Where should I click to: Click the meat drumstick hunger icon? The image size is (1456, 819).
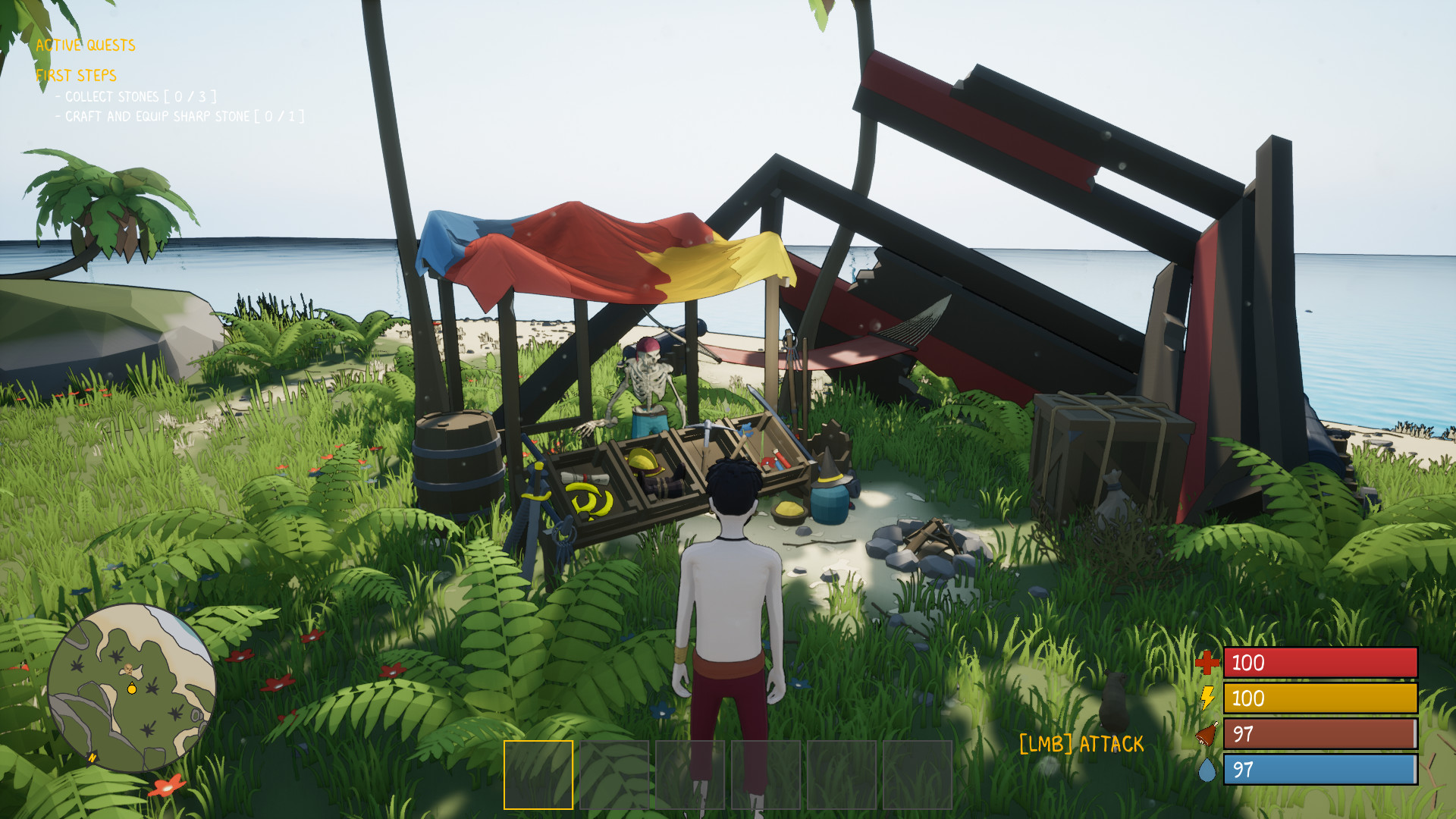pyautogui.click(x=1206, y=733)
